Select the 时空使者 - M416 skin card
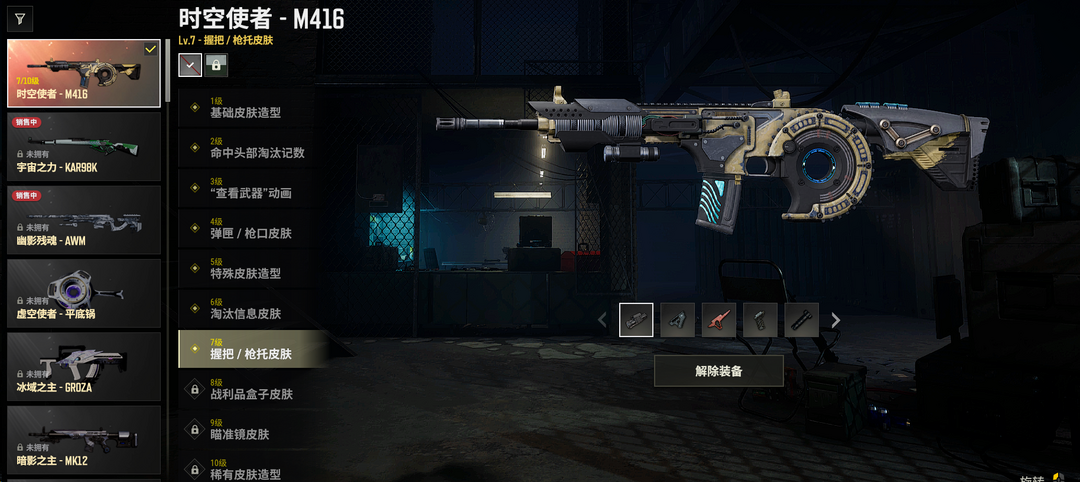 pos(84,73)
